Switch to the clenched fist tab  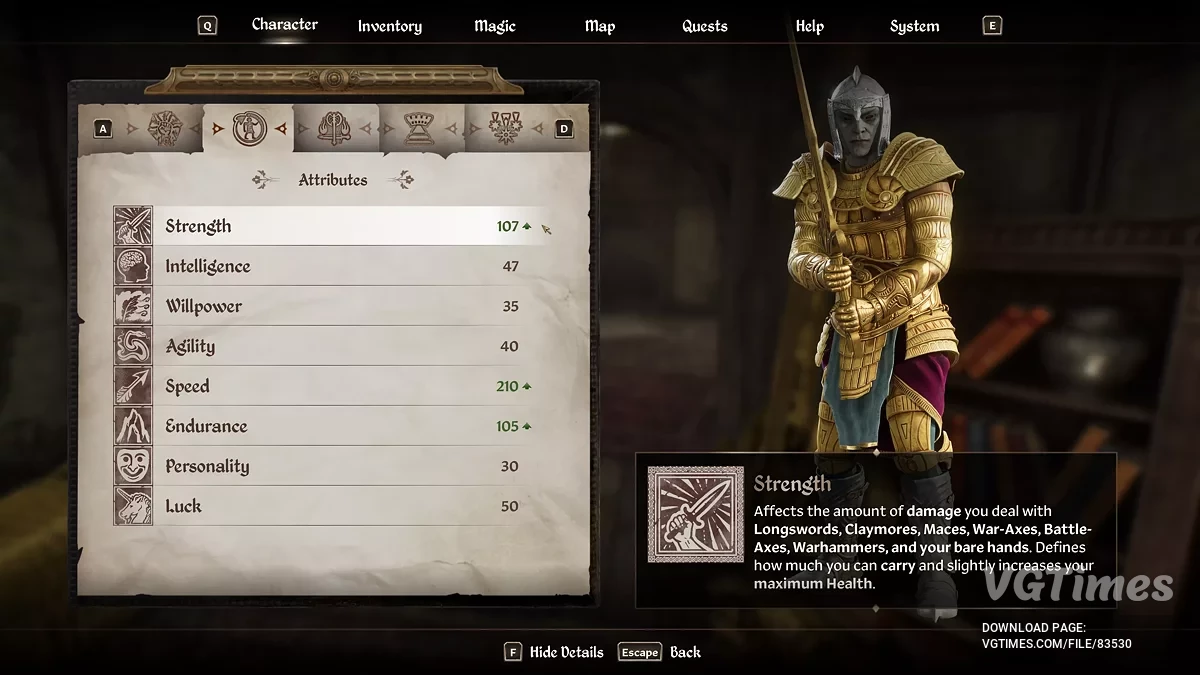(163, 128)
